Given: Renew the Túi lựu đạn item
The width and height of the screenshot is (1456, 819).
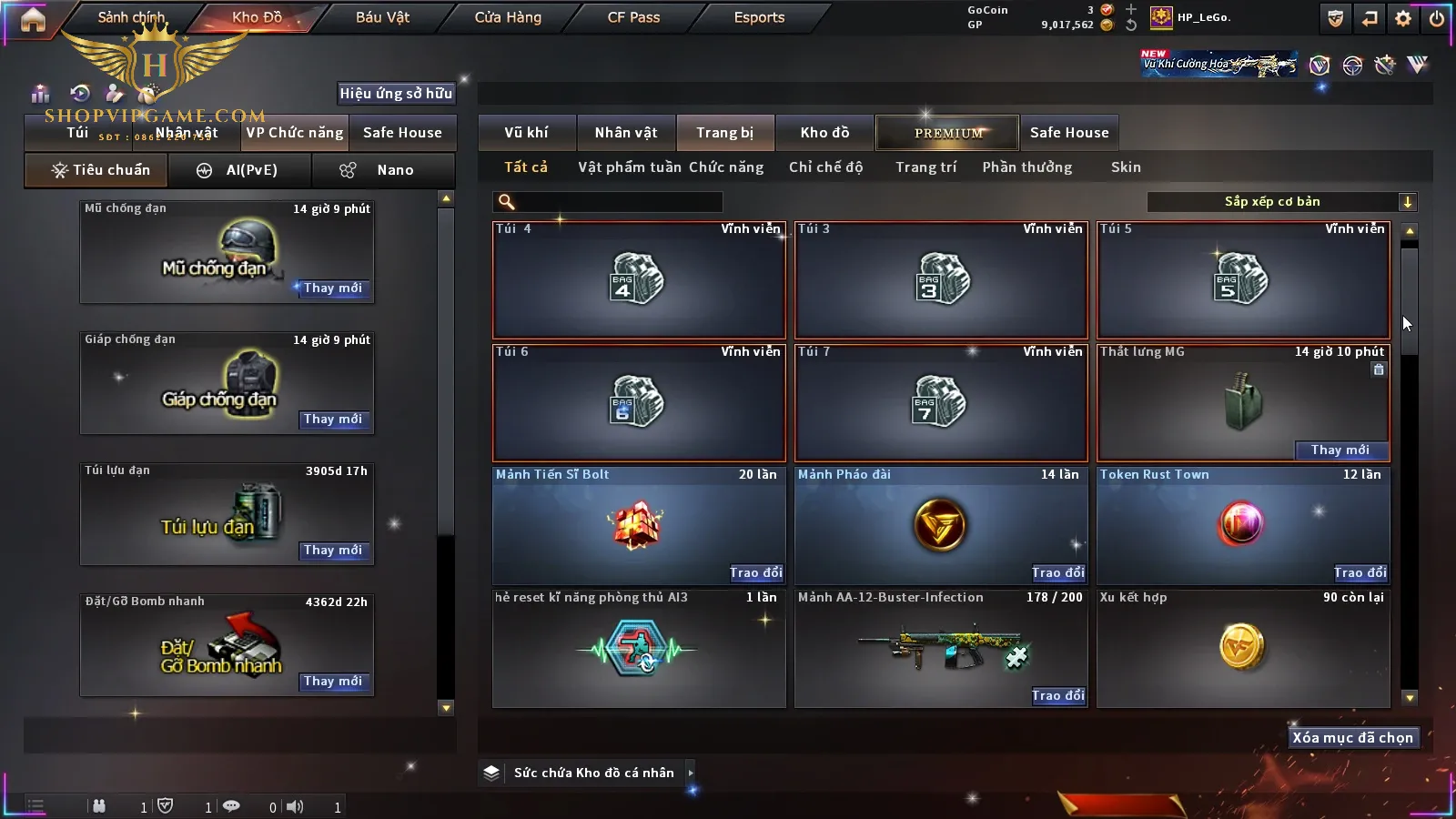Looking at the screenshot, I should coord(333,551).
